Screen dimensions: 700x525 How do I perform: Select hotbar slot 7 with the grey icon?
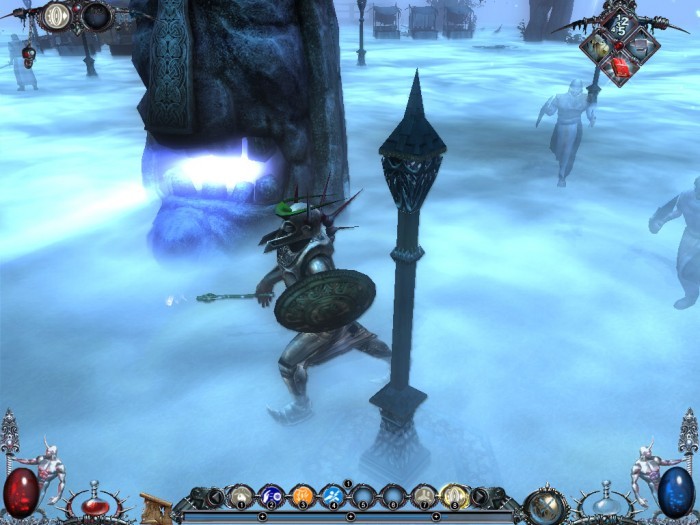point(424,494)
